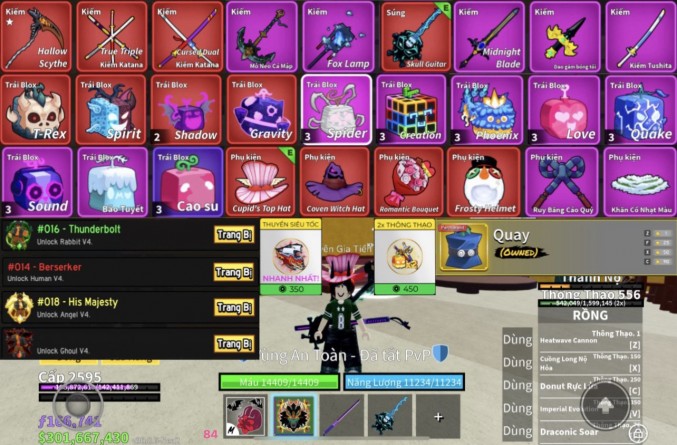Equip the #016 Thunderbolt title

click(x=232, y=235)
